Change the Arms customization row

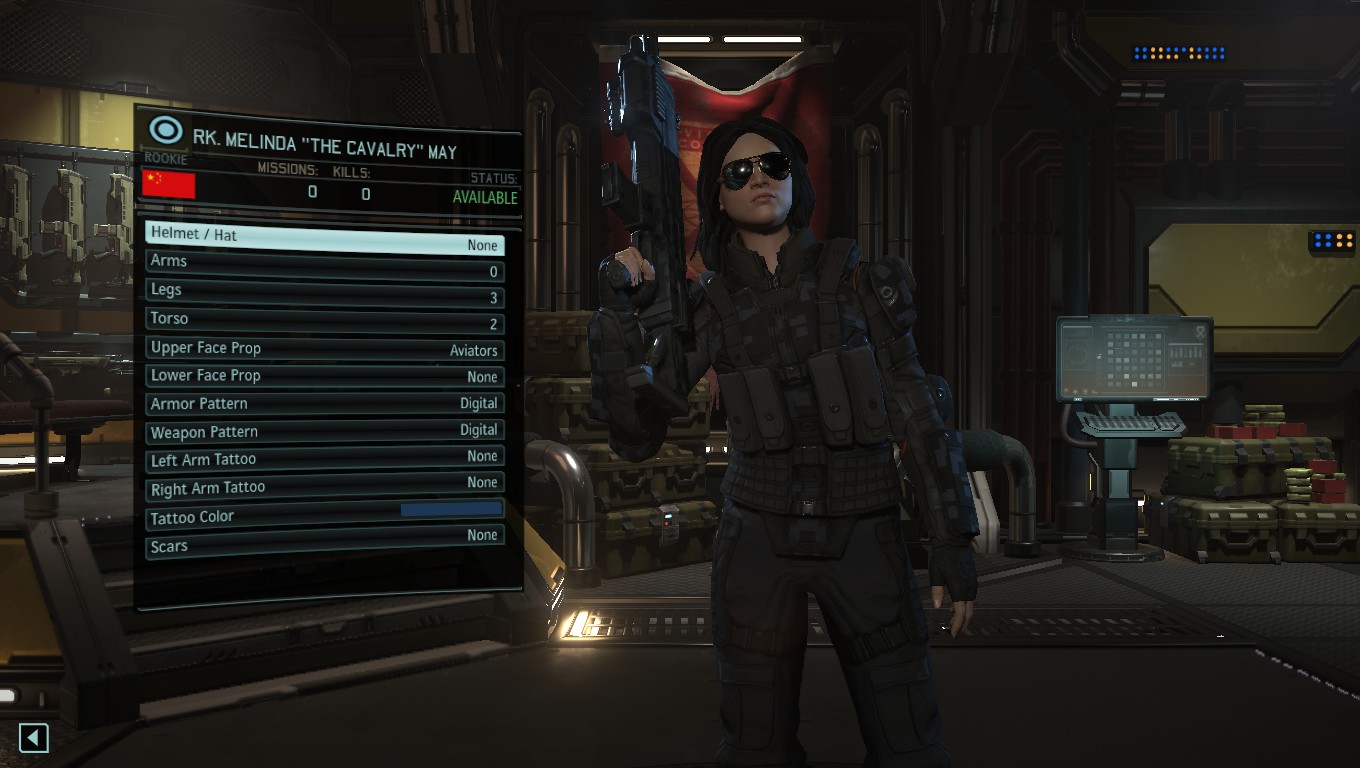click(x=324, y=264)
